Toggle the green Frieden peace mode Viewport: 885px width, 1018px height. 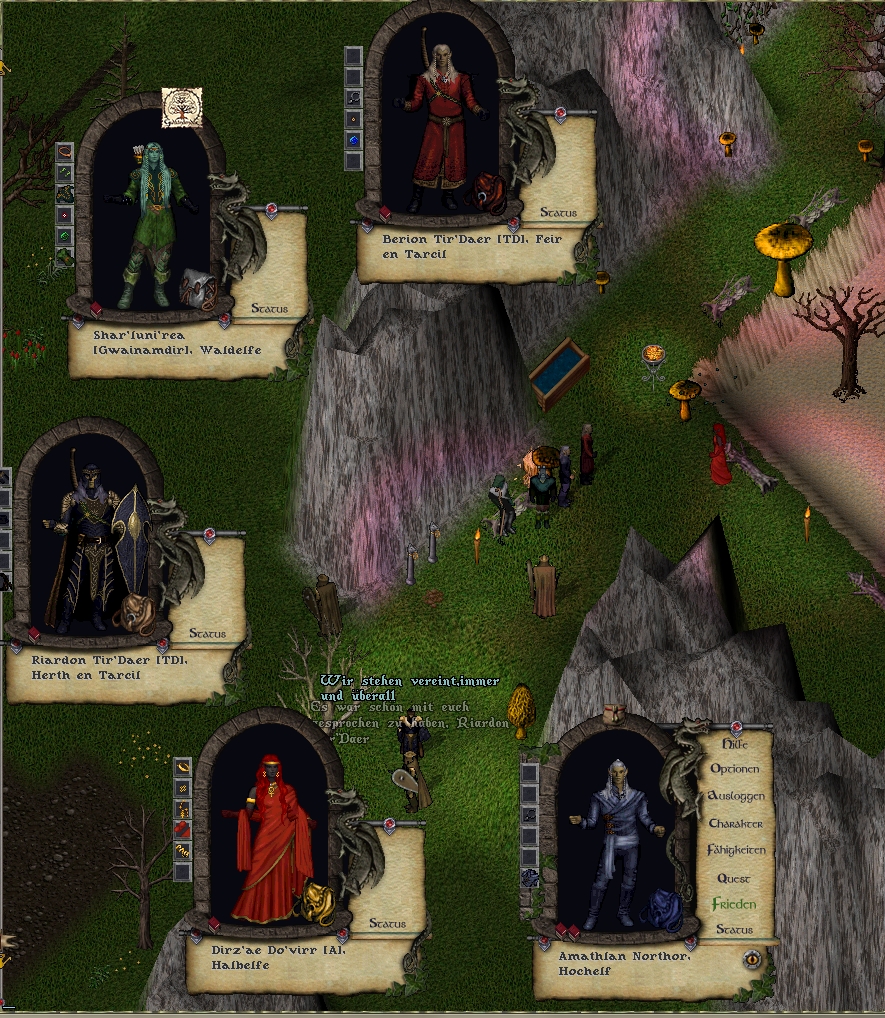tap(734, 904)
